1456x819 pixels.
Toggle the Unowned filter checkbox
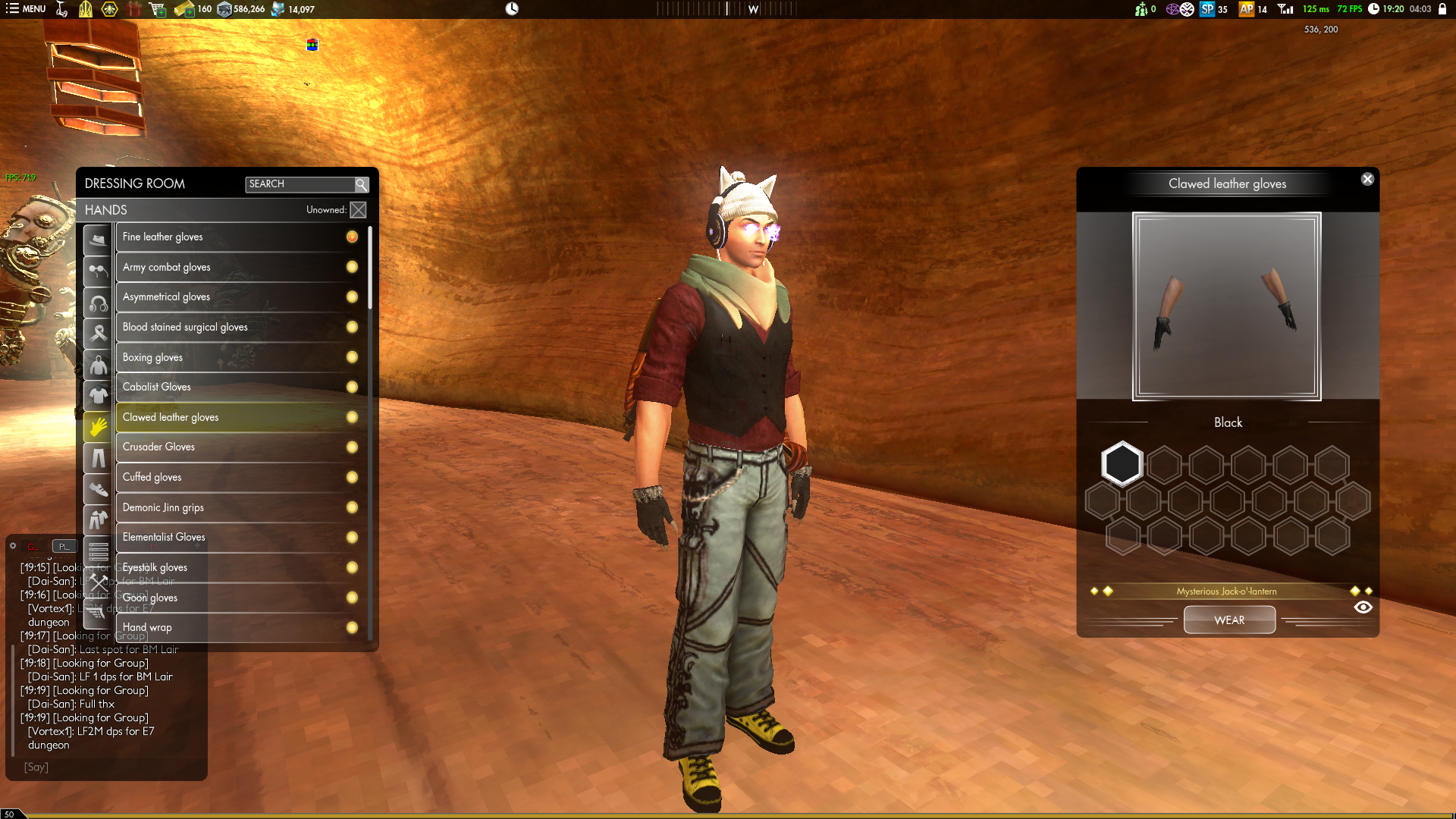tap(358, 210)
